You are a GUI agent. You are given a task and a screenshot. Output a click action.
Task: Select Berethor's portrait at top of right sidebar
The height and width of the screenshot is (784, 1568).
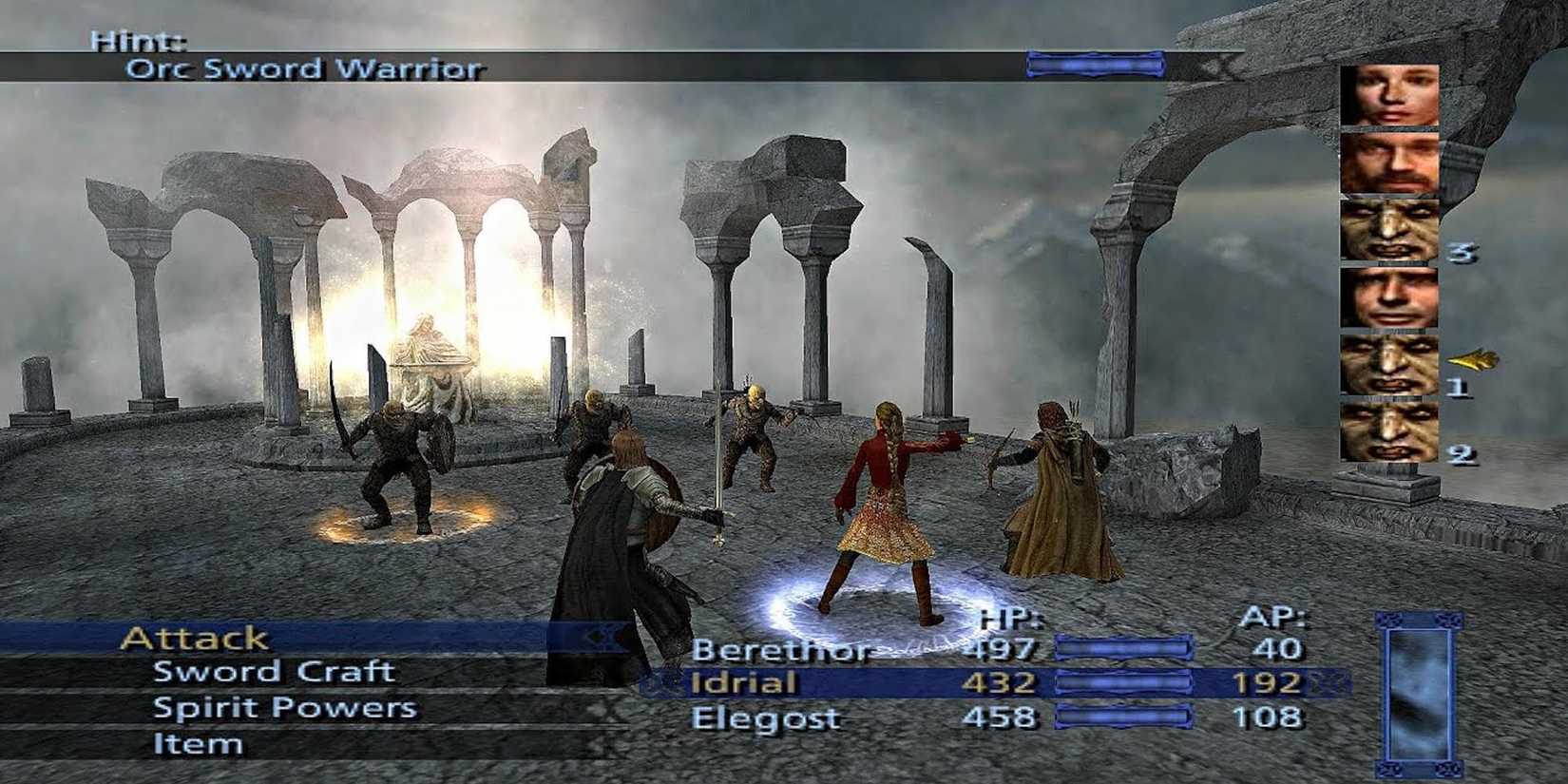coord(1387,96)
